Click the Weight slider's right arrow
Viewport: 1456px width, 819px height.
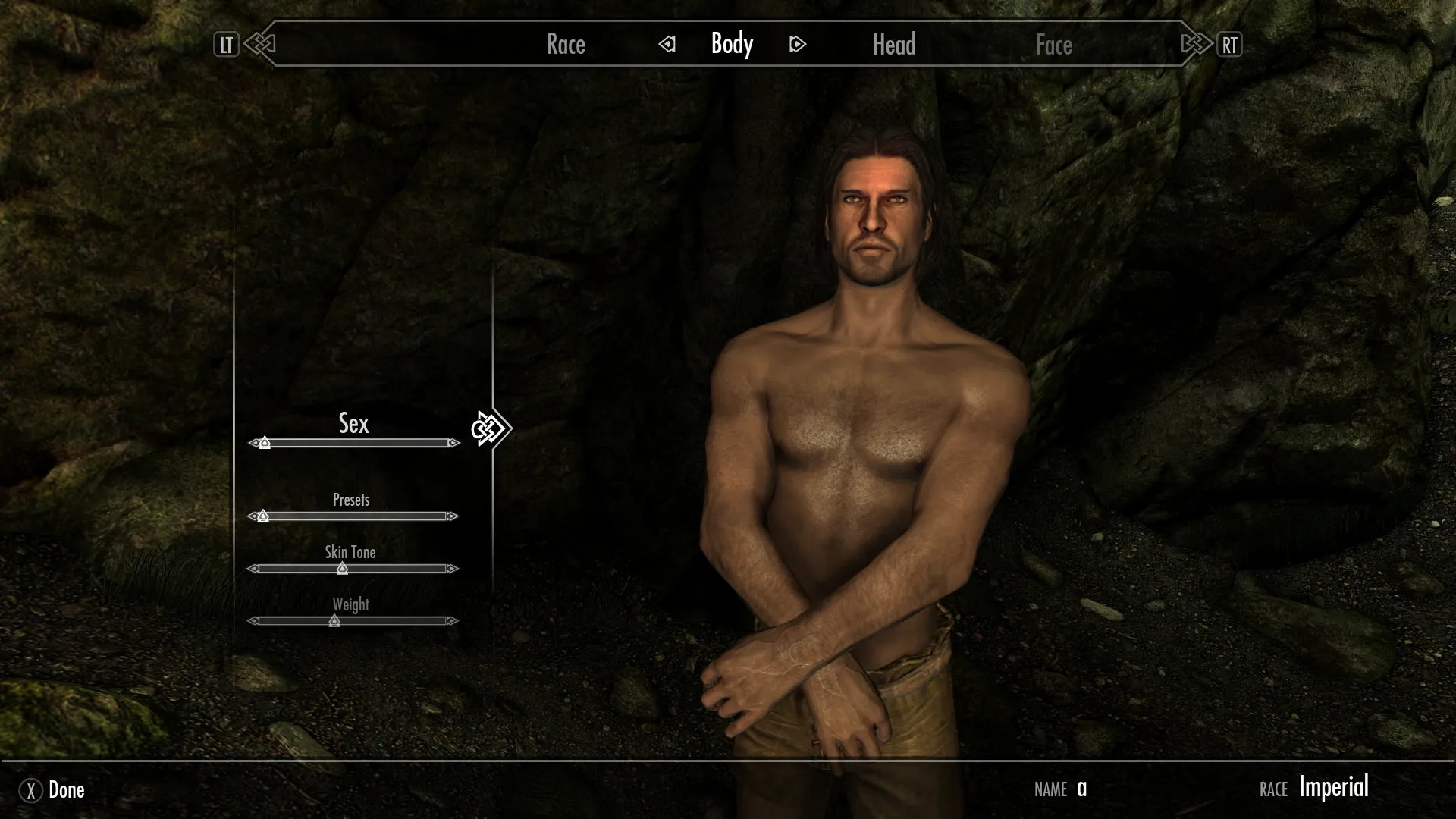(x=453, y=621)
